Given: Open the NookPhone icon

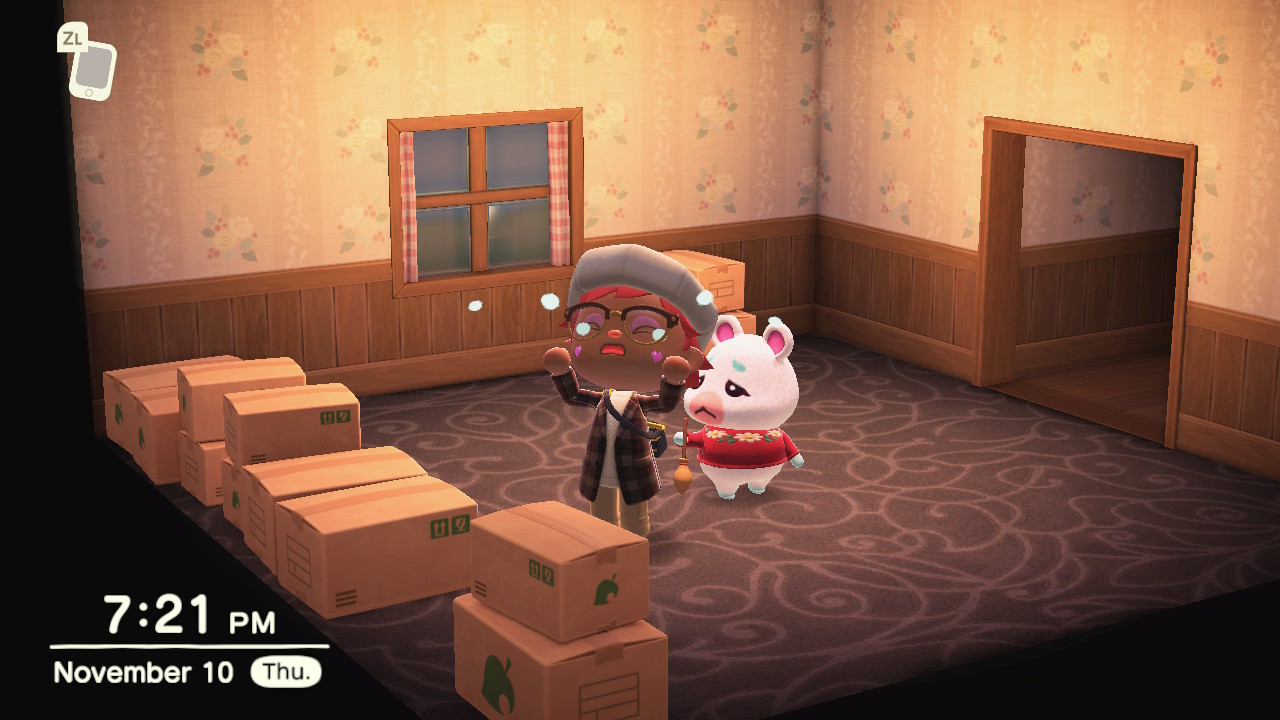Looking at the screenshot, I should [92, 70].
